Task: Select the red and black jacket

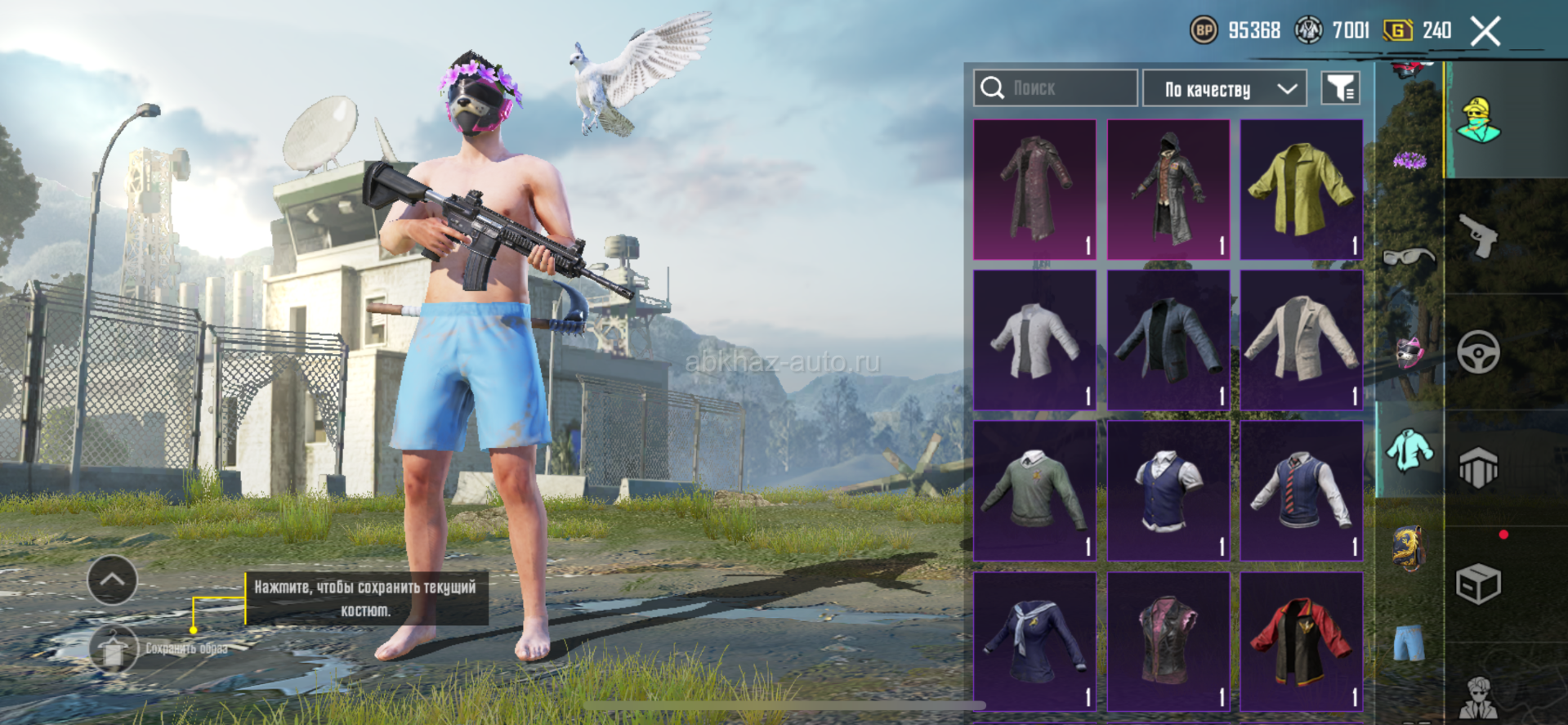Action: pyautogui.click(x=1301, y=641)
